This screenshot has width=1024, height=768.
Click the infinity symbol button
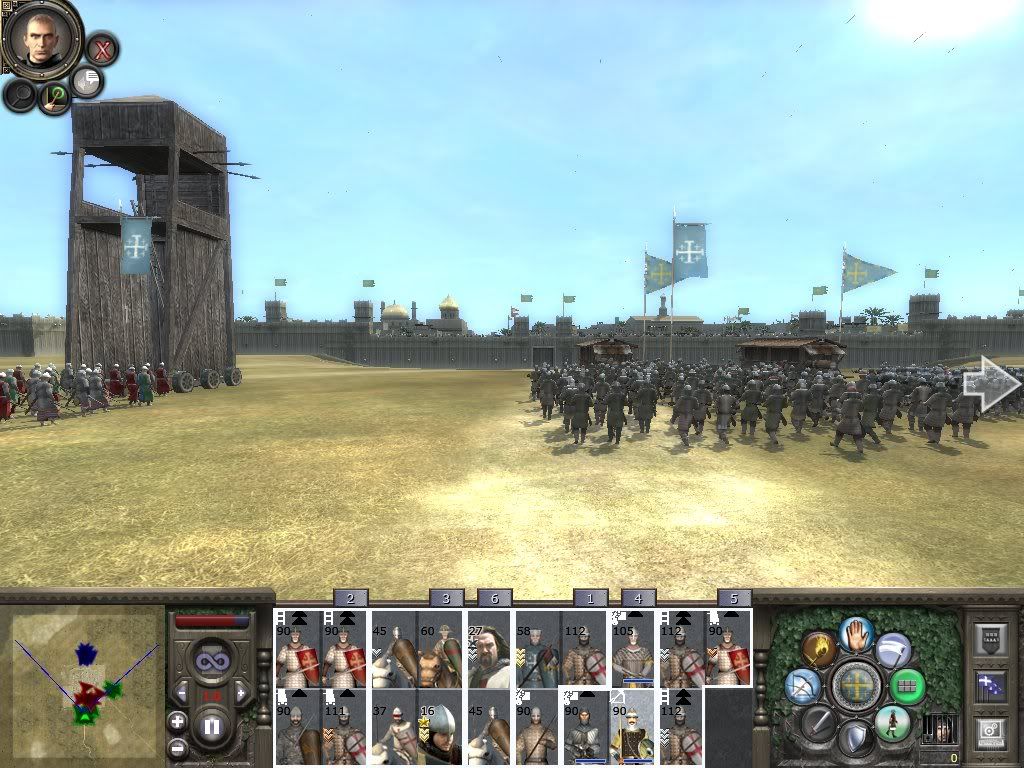[211, 661]
